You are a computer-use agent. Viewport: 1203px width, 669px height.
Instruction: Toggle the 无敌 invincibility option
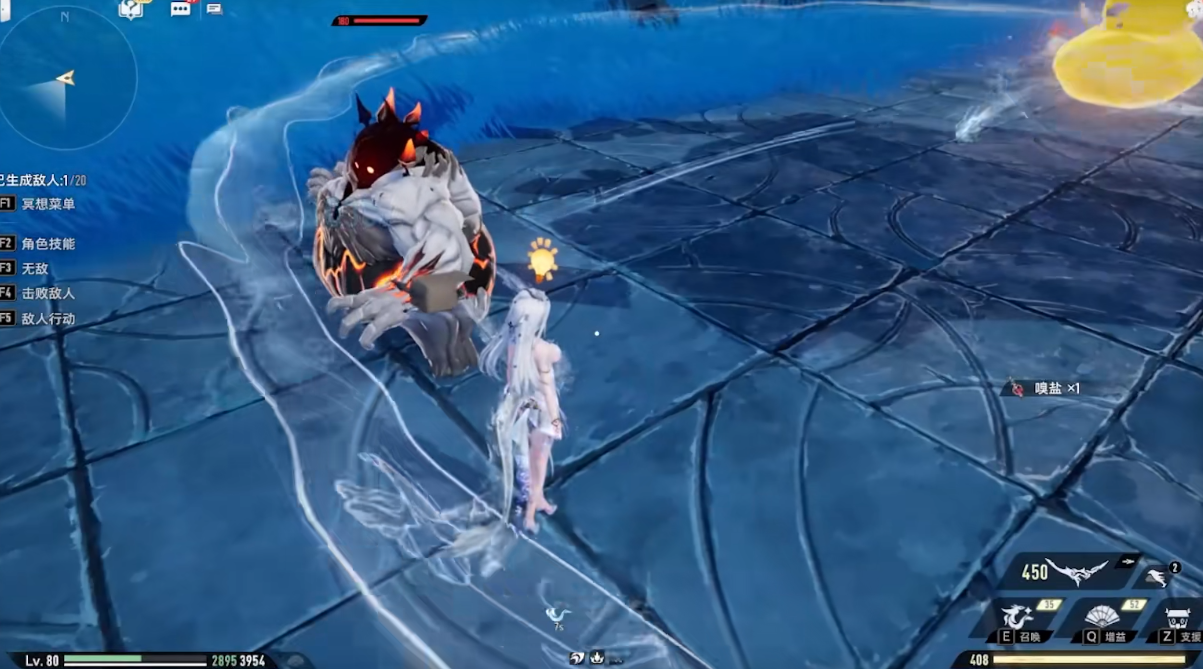tap(35, 269)
